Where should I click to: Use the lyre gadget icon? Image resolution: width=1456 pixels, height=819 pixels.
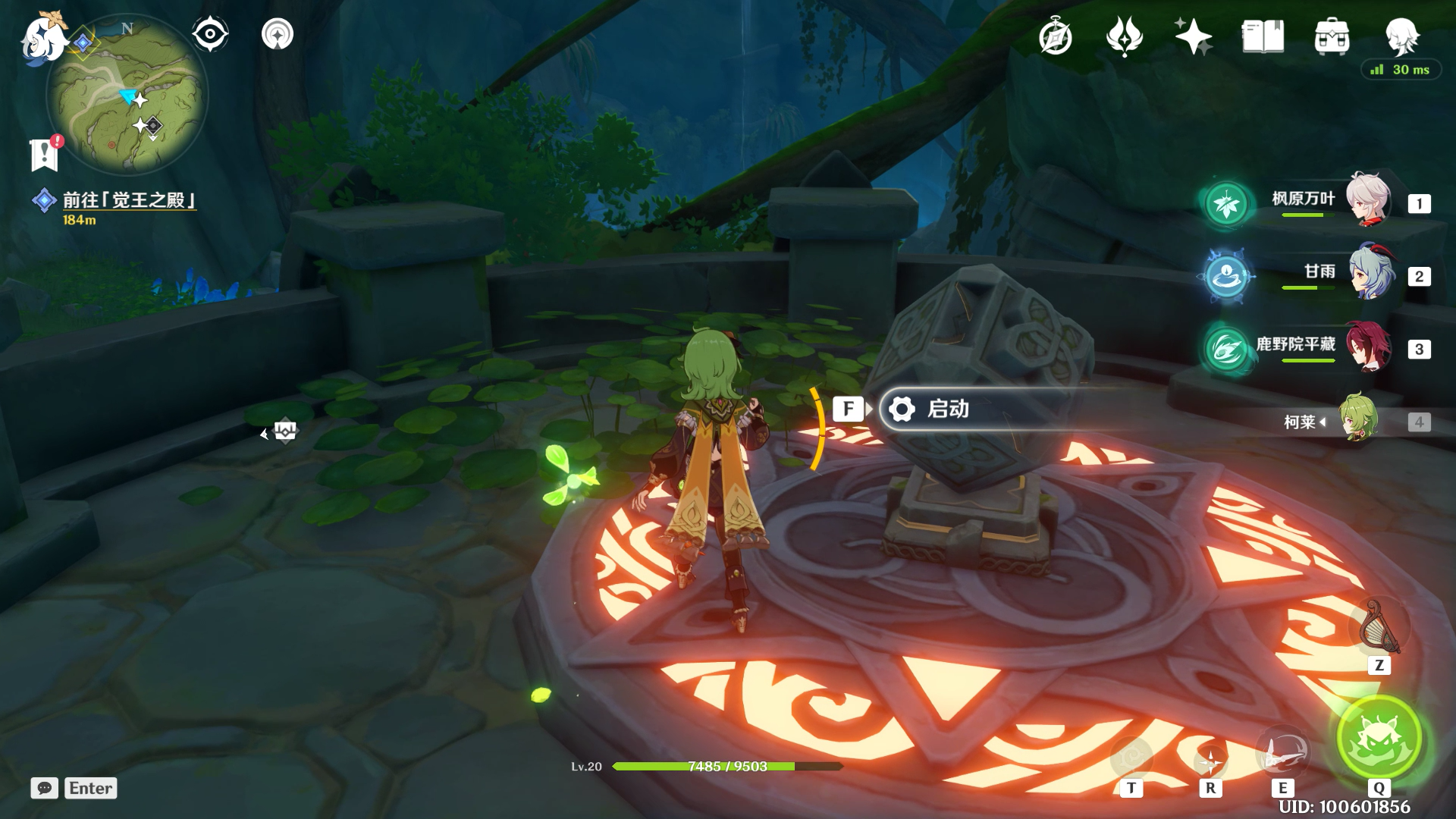(x=1379, y=628)
